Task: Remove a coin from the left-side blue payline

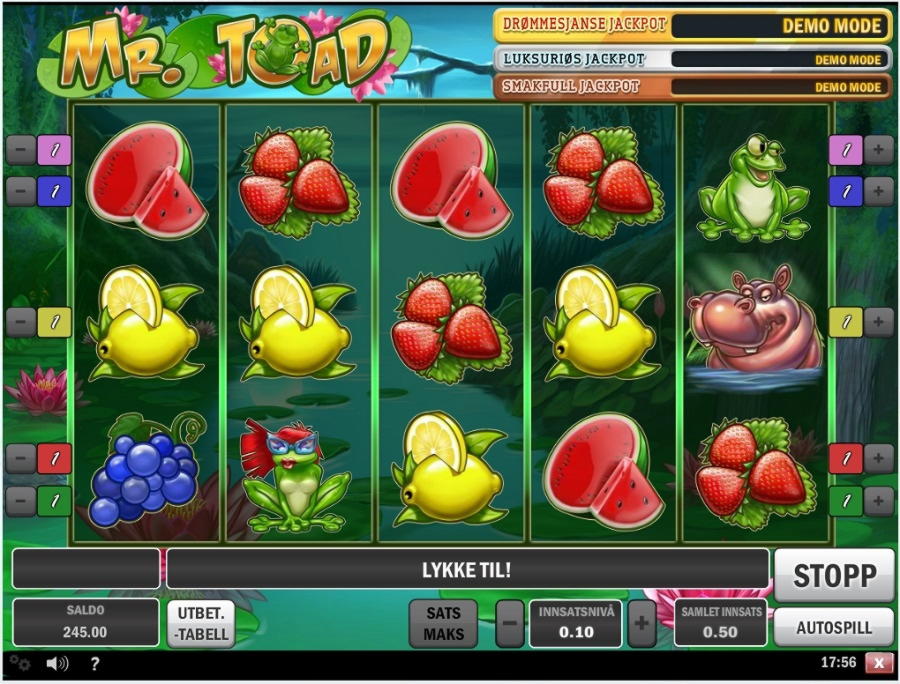Action: coord(21,190)
